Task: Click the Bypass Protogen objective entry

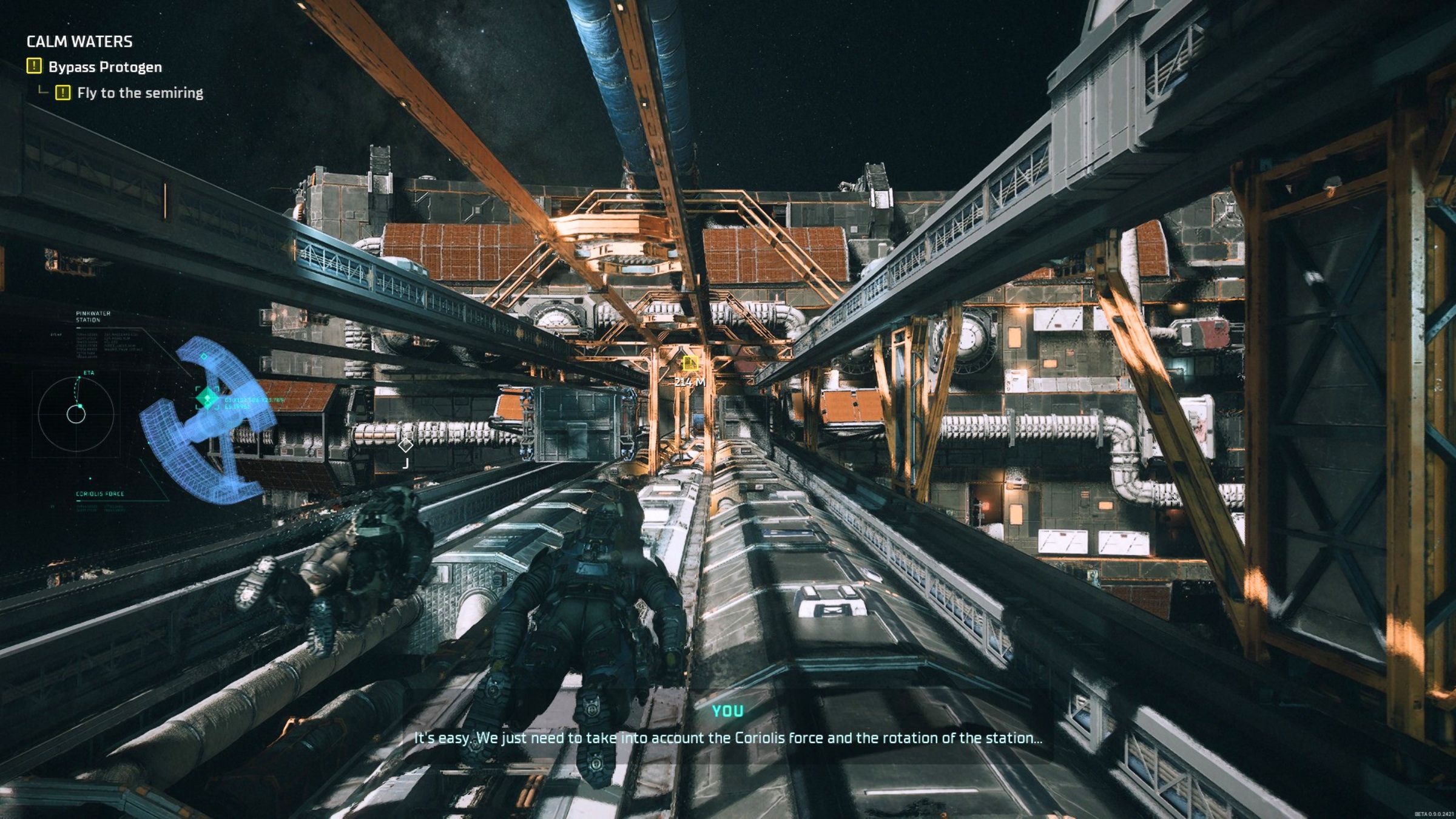Action: coord(104,67)
